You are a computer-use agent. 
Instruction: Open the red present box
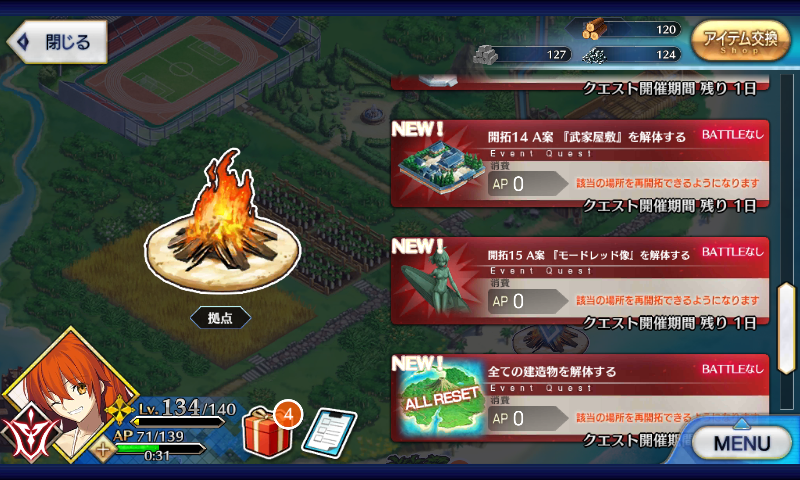(265, 428)
